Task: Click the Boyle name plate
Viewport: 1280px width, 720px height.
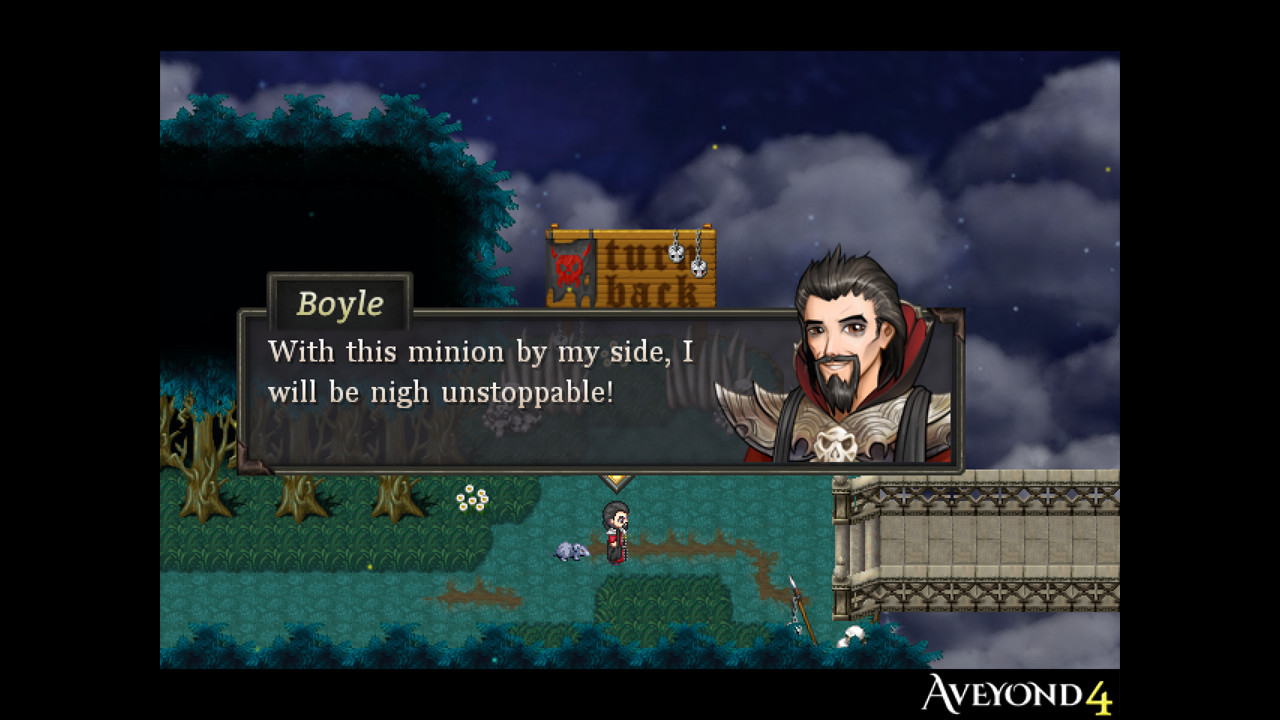Action: pyautogui.click(x=339, y=303)
